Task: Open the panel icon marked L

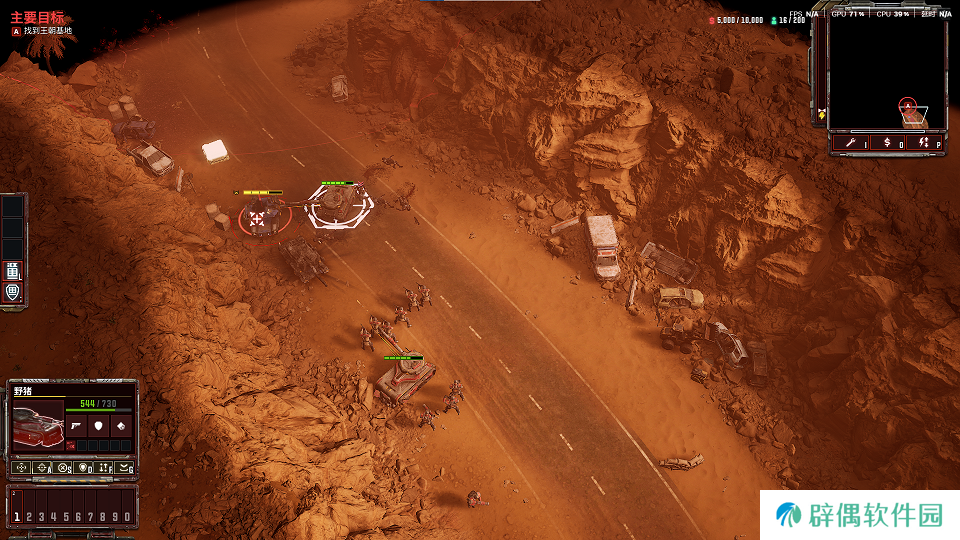Action: point(13,270)
